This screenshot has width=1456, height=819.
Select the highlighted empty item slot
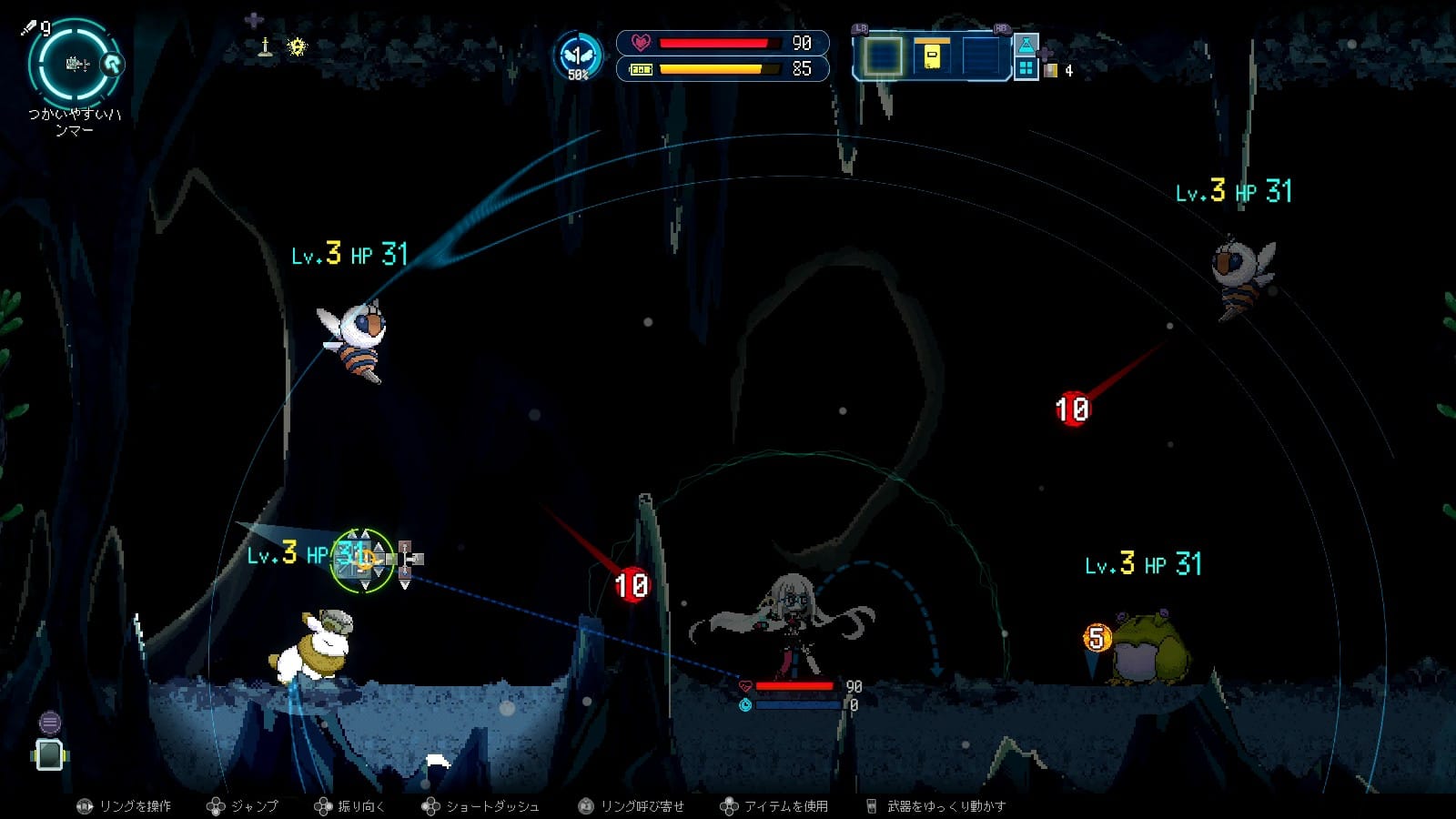[881, 56]
